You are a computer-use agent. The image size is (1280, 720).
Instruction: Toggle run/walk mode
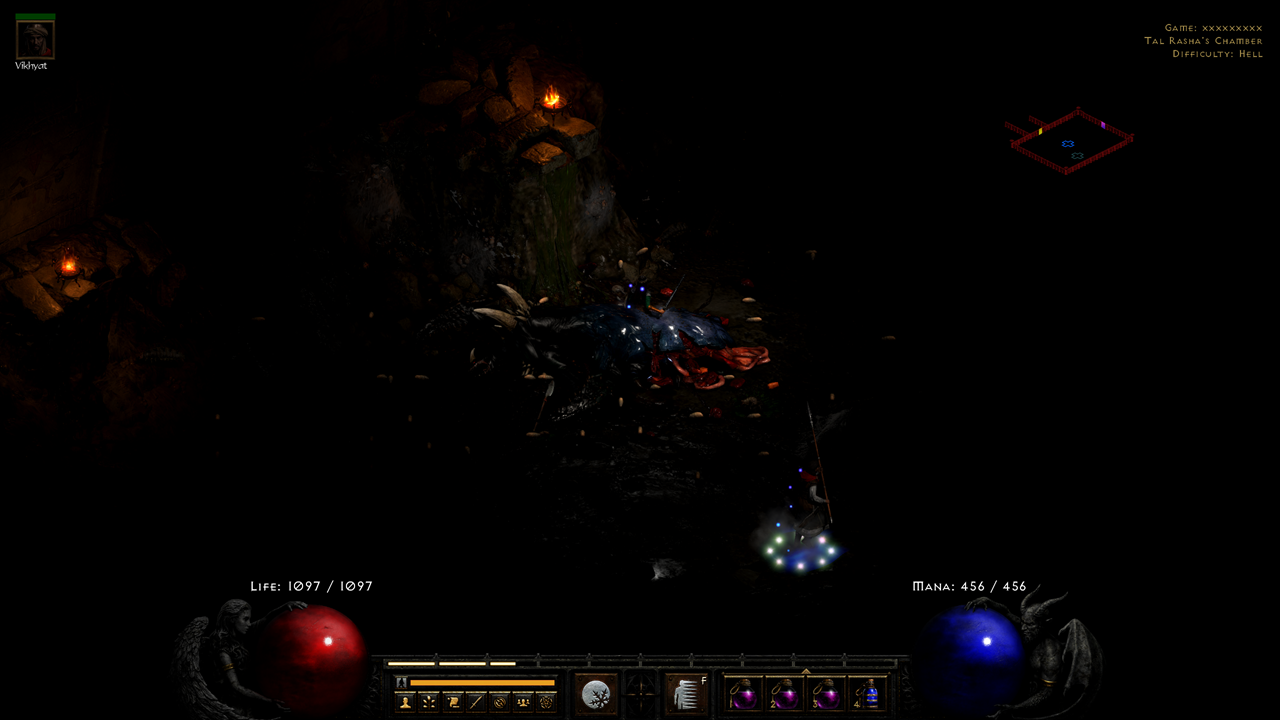tap(400, 680)
